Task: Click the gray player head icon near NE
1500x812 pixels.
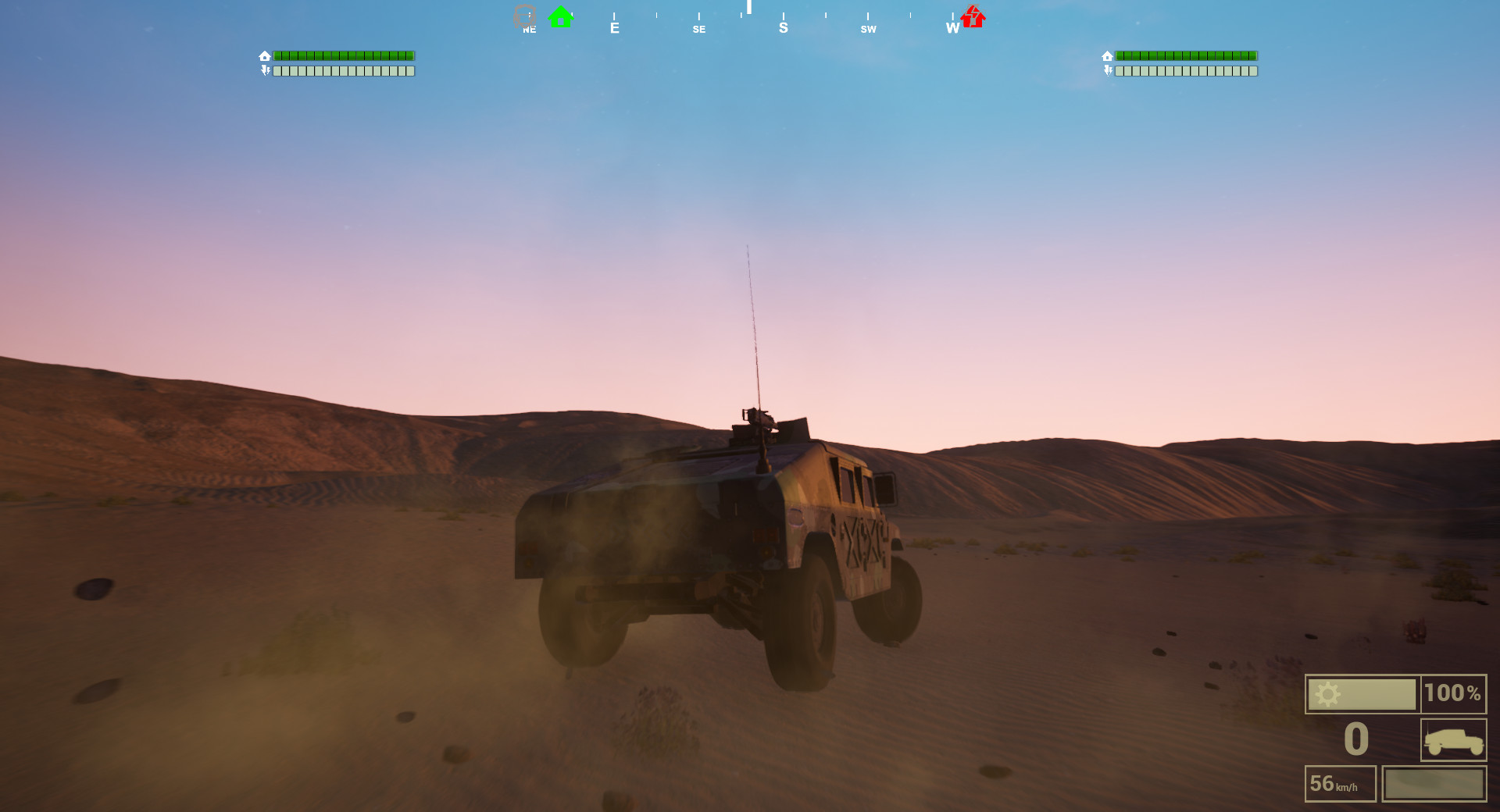Action: [525, 16]
